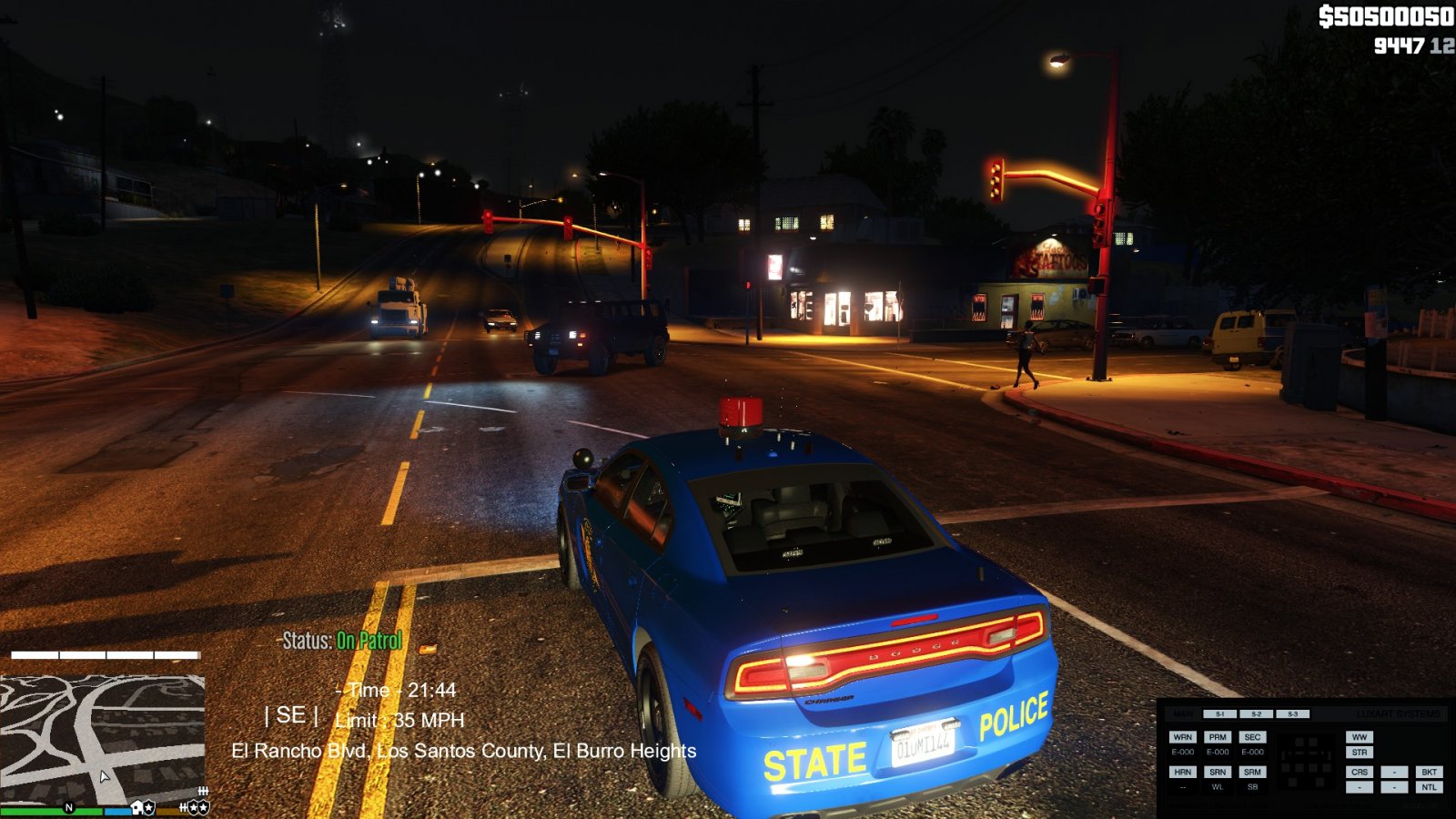The image size is (1456, 819).
Task: Toggle the WRN warning lights button
Action: click(x=1182, y=737)
